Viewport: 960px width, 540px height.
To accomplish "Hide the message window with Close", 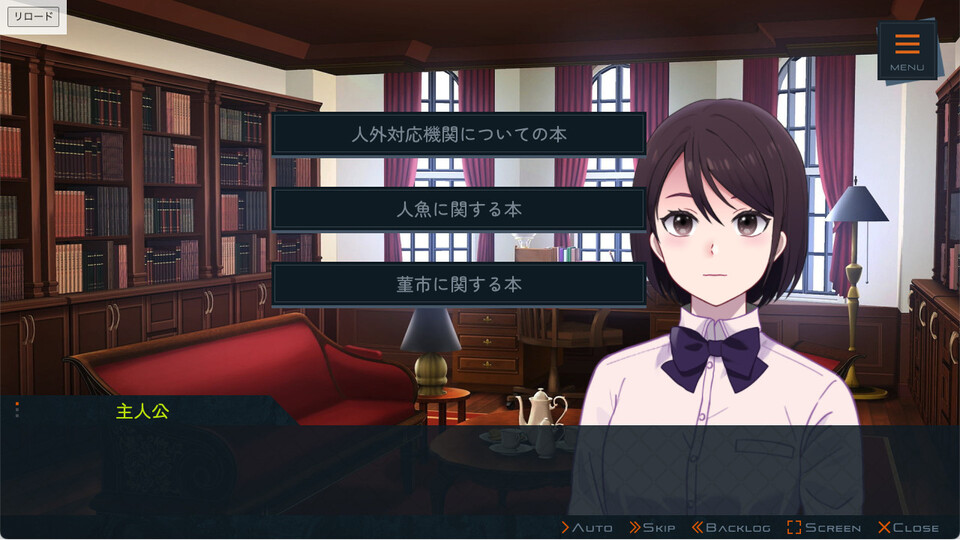I will tap(908, 527).
